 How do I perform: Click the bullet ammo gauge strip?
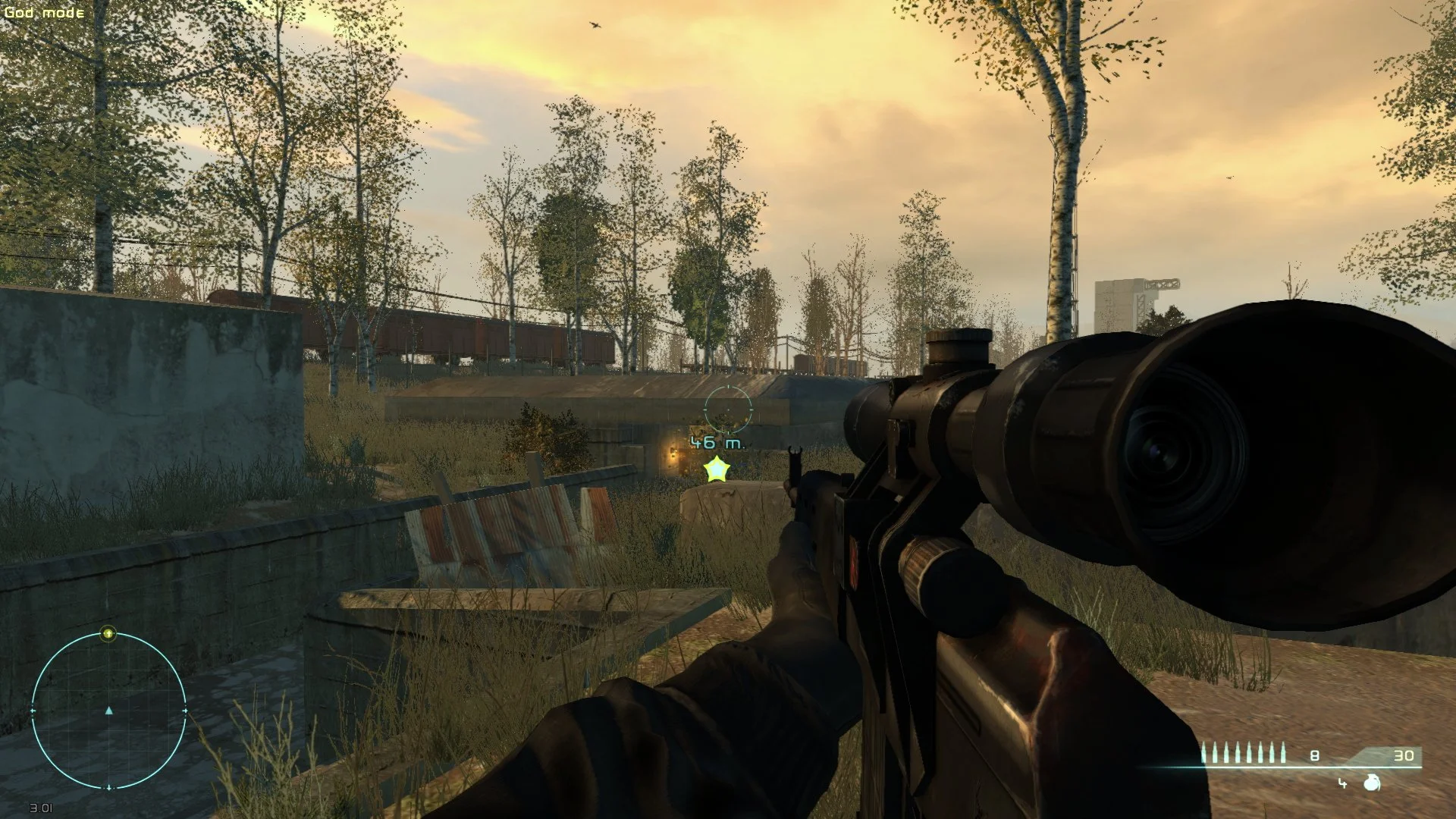1244,754
